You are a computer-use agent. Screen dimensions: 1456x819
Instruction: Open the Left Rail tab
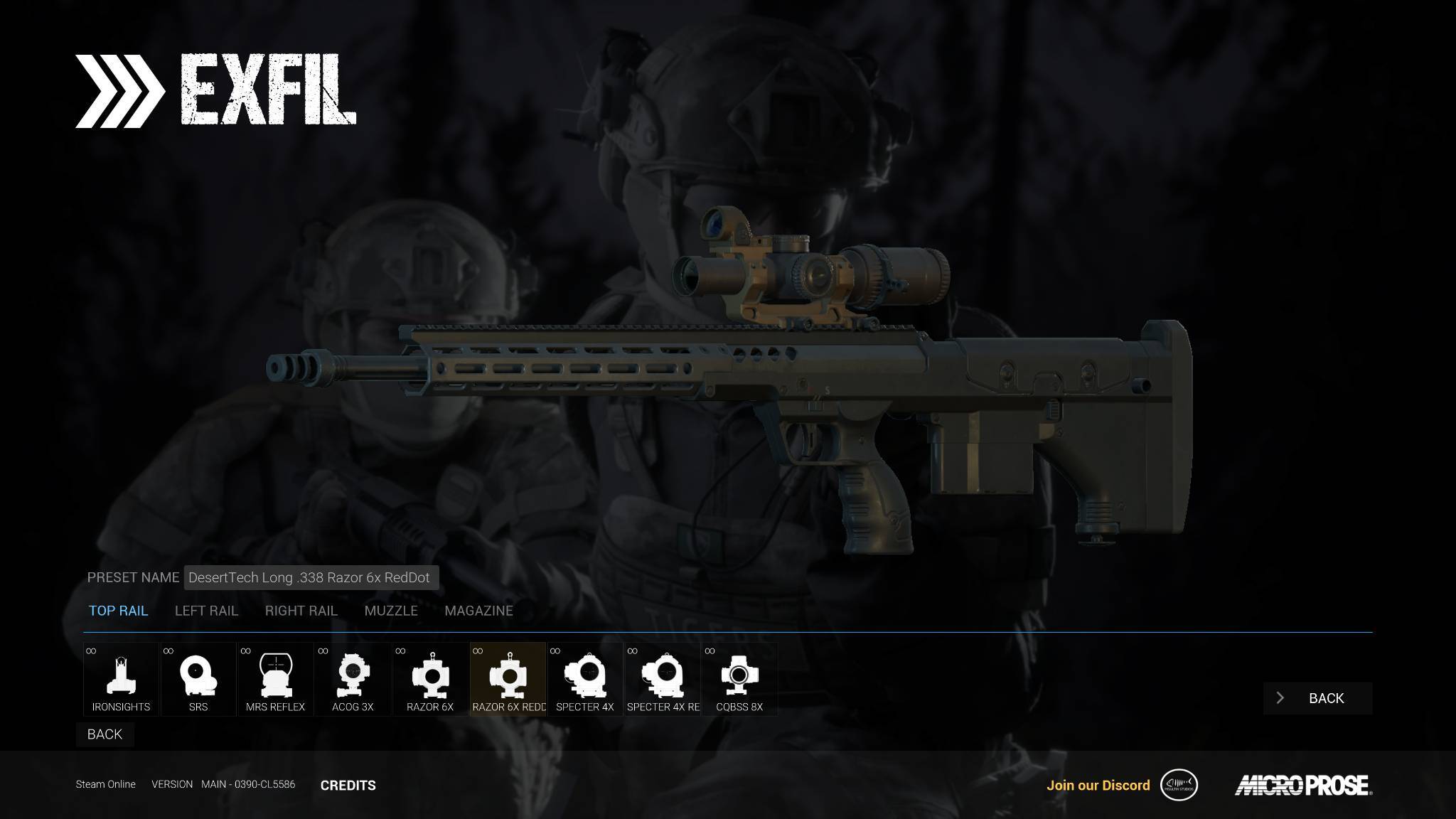point(206,611)
